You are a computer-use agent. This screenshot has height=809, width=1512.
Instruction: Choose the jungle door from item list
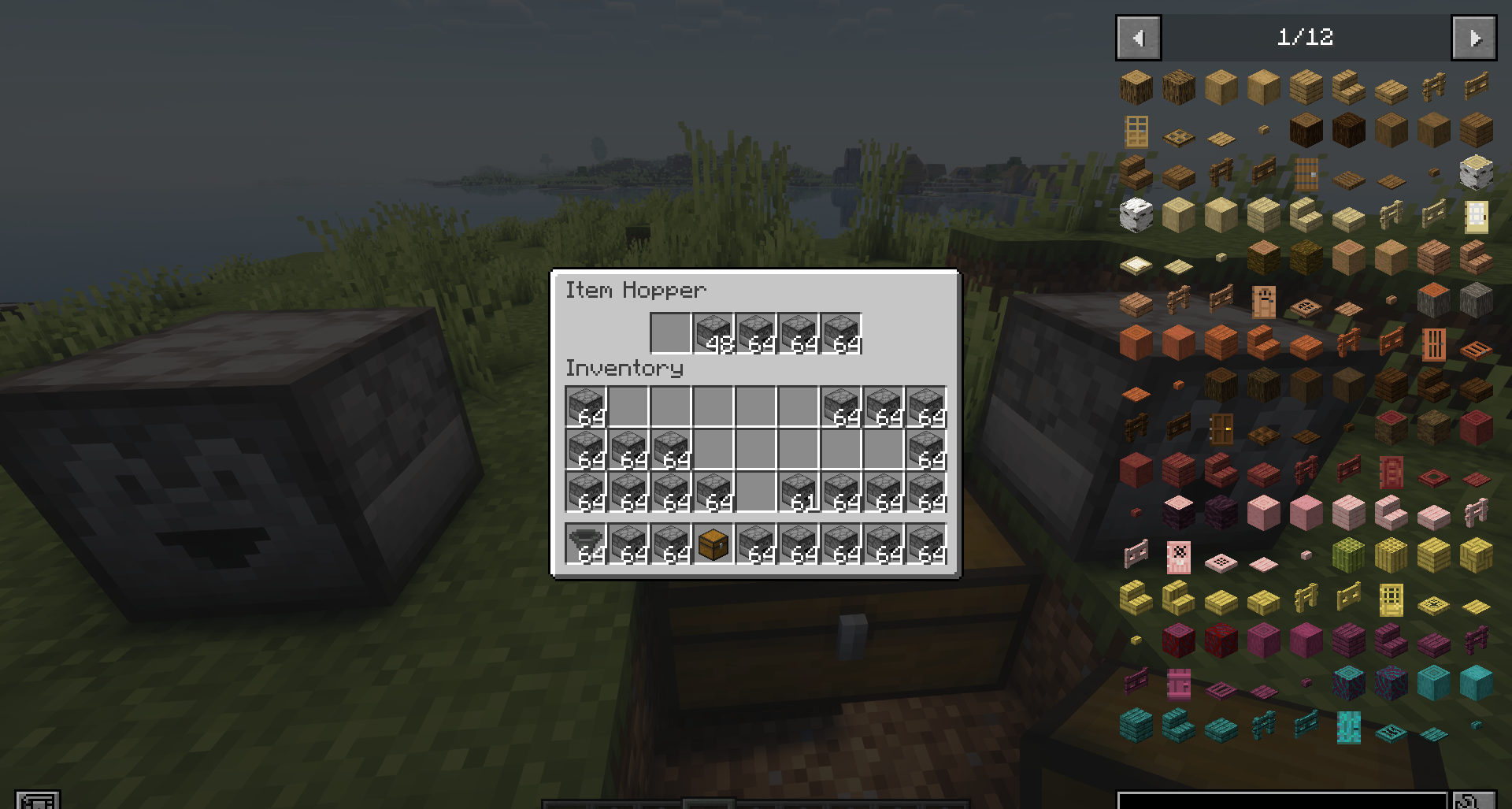[x=1264, y=300]
